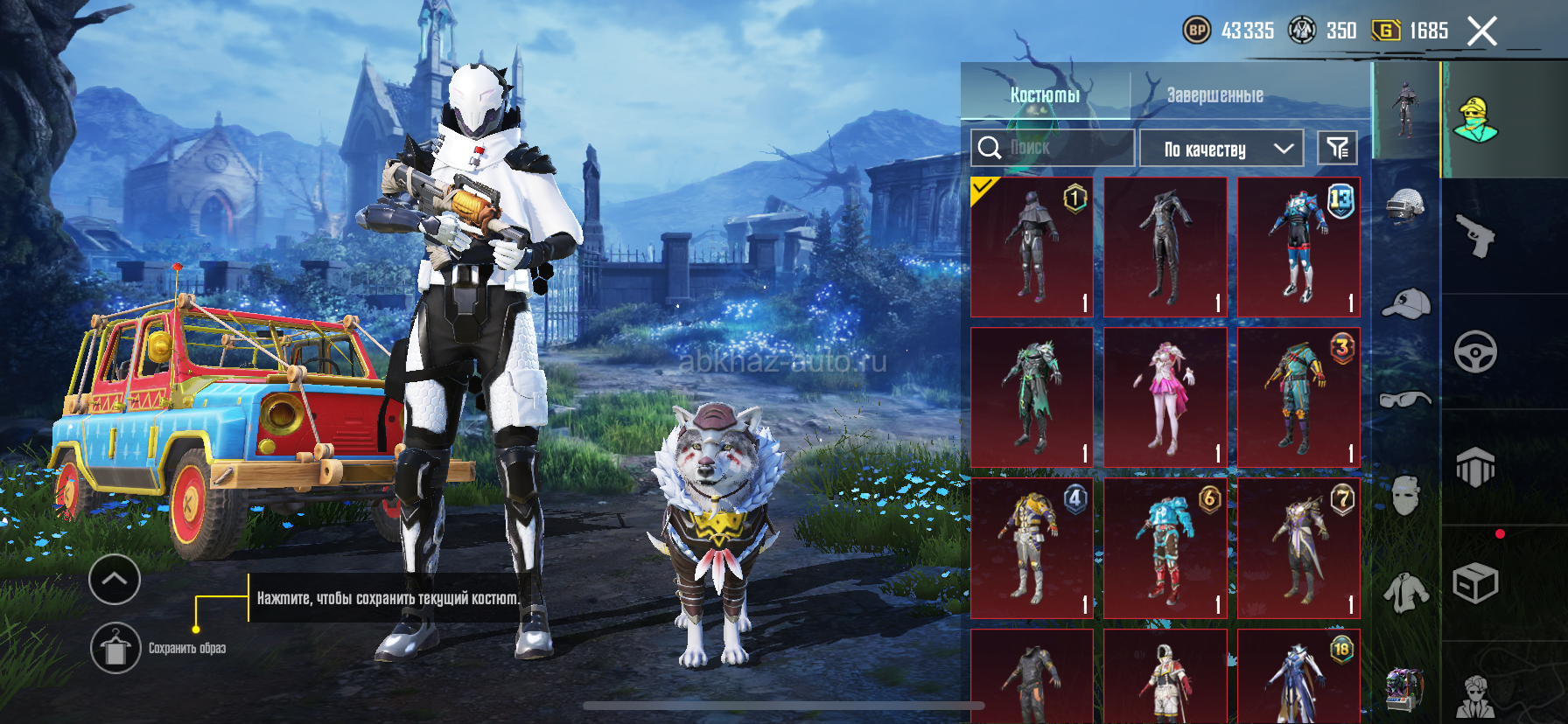The width and height of the screenshot is (1568, 724).
Task: Open the crate box section
Action: [x=1475, y=583]
